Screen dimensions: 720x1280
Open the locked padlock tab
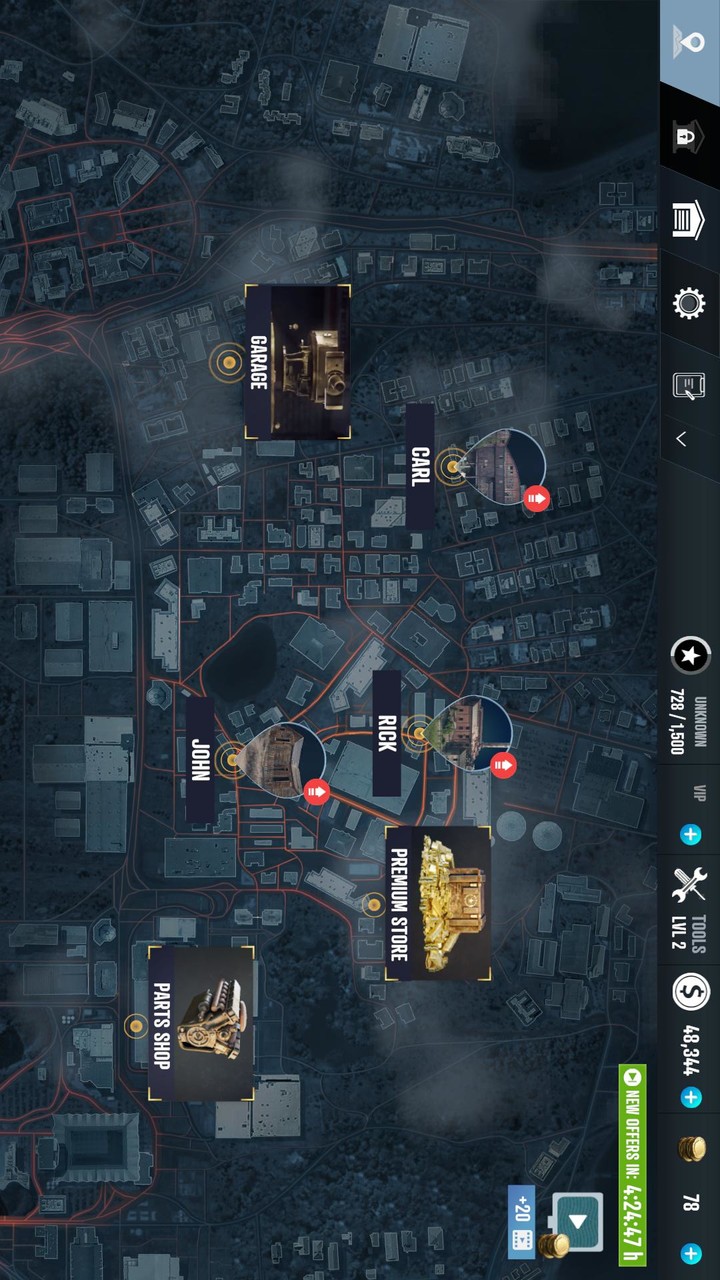689,135
